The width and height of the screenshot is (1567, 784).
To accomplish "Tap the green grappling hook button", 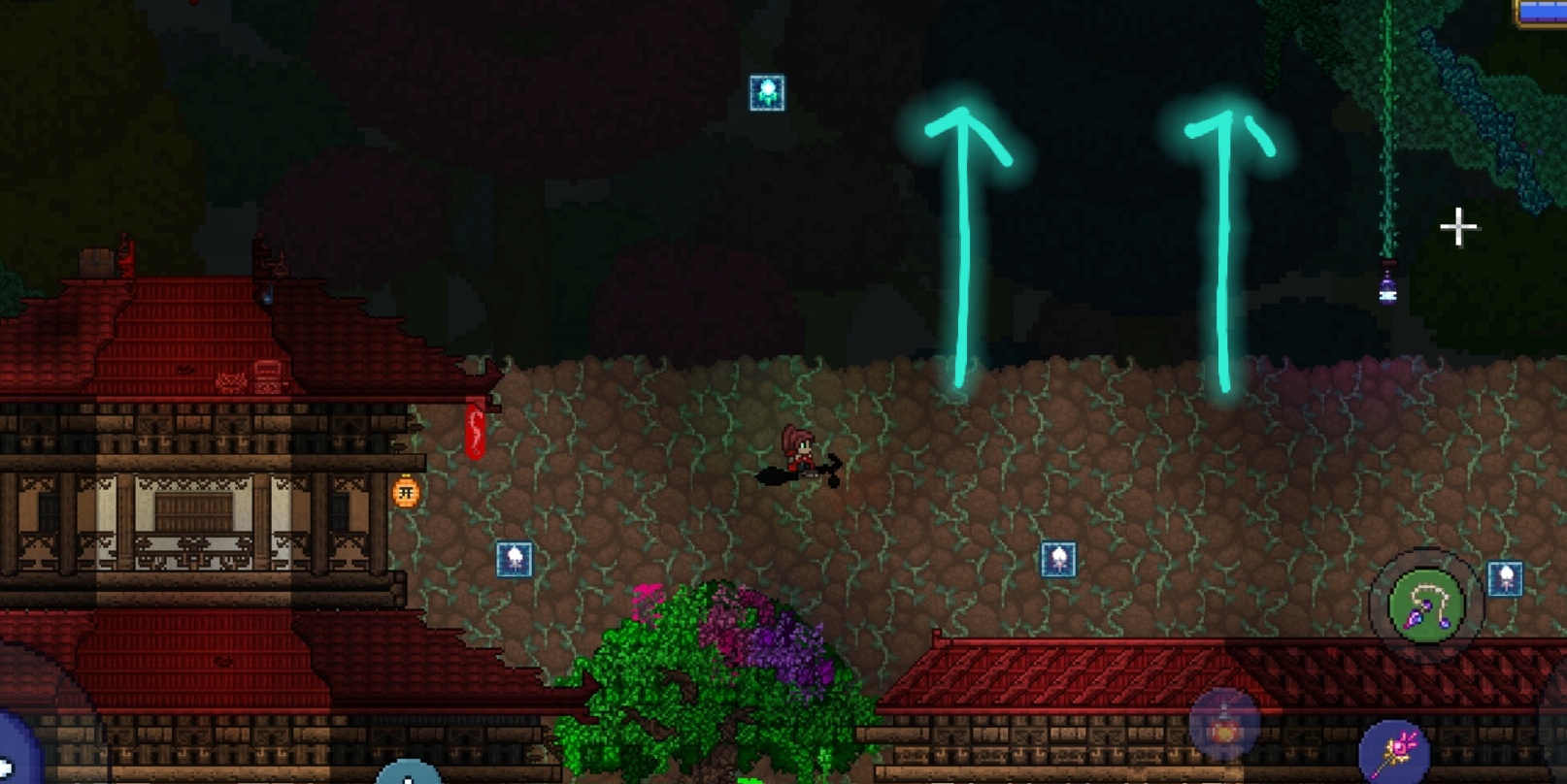I will tap(1425, 605).
